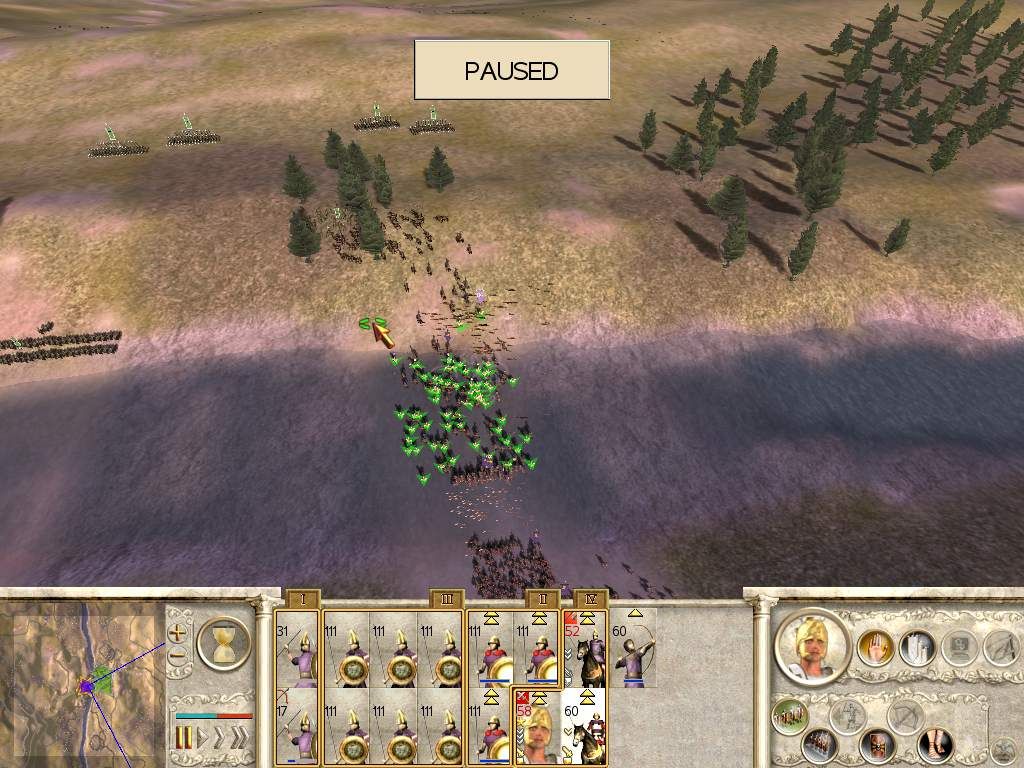Click the hourglass battle timer button
Viewport: 1024px width, 768px height.
tap(224, 643)
